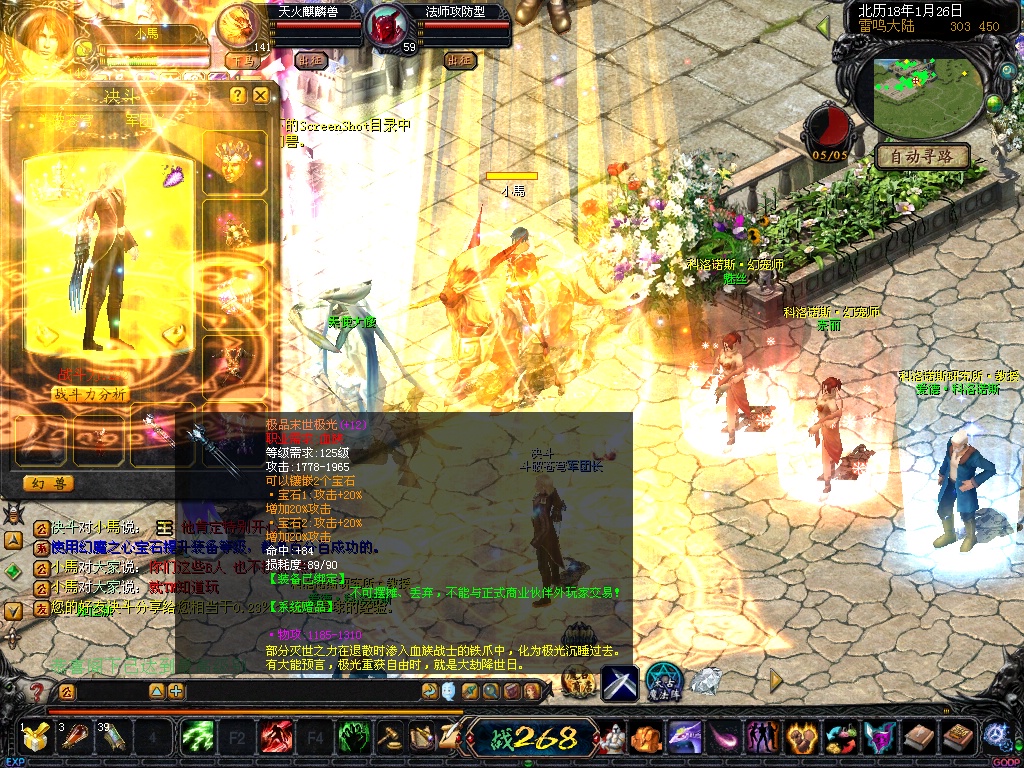The height and width of the screenshot is (768, 1024).
Task: Select the golden mask helmet slot
Action: click(234, 162)
